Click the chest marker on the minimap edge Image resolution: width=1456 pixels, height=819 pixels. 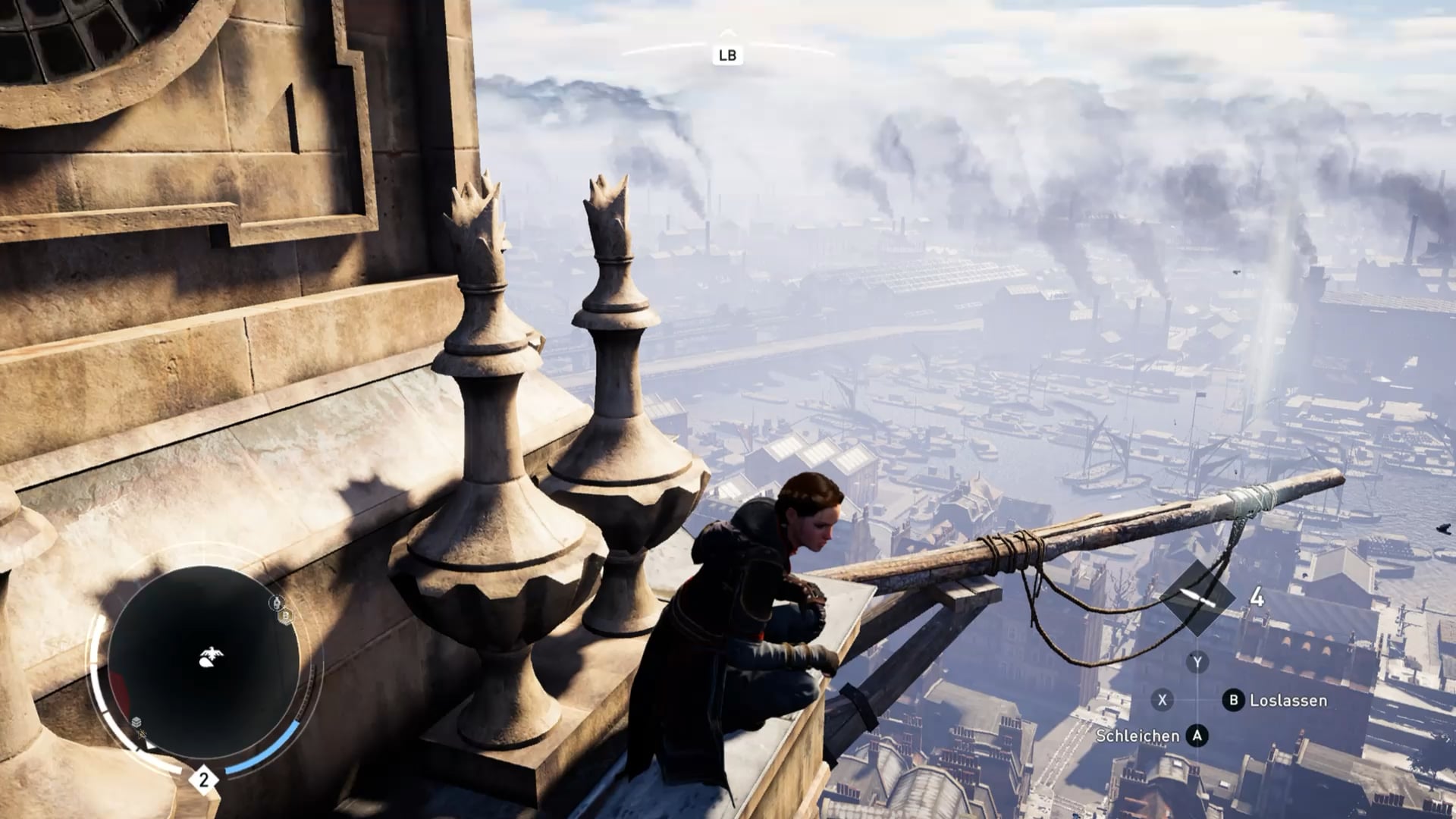136,721
